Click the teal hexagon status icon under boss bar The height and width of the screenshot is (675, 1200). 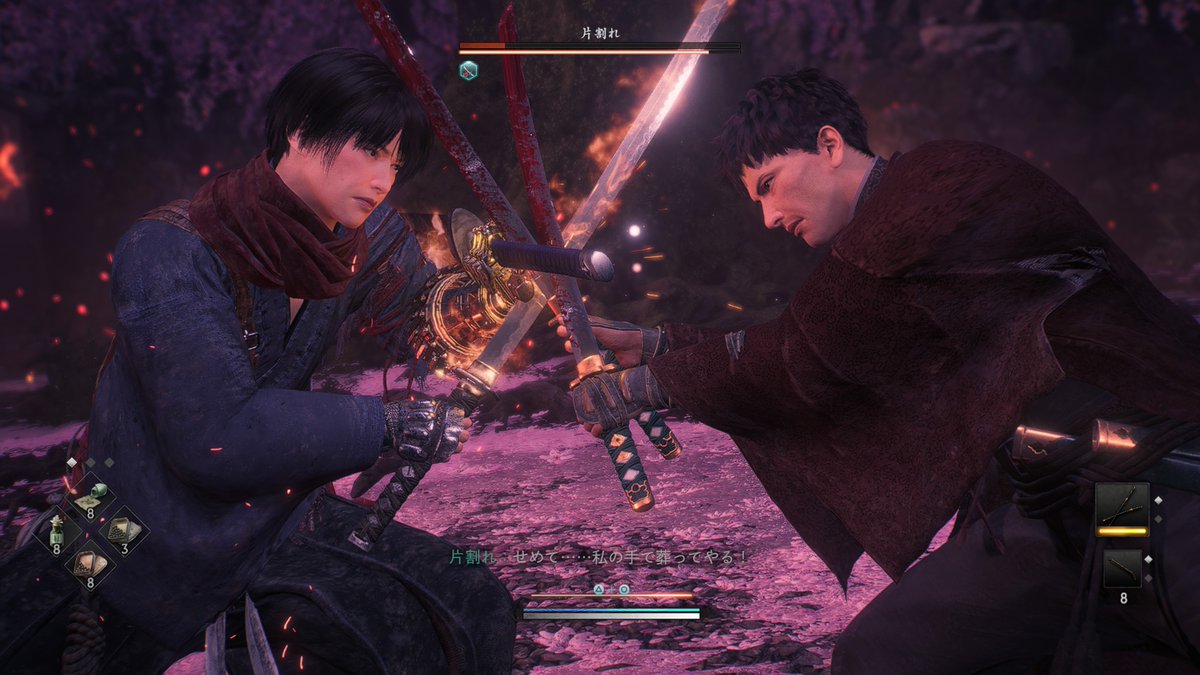(468, 70)
